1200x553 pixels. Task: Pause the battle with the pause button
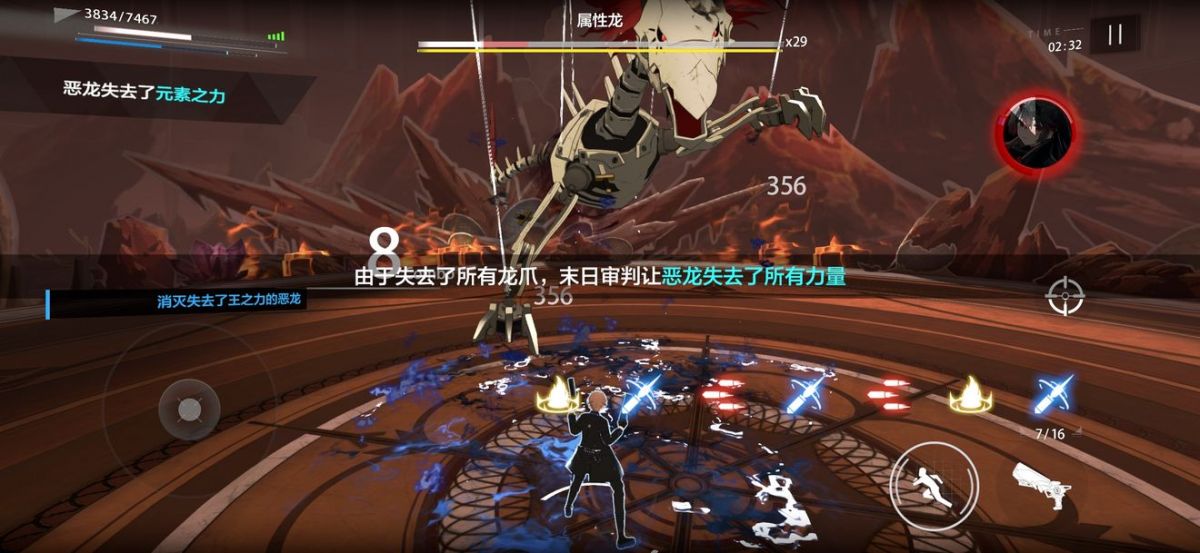point(1115,35)
